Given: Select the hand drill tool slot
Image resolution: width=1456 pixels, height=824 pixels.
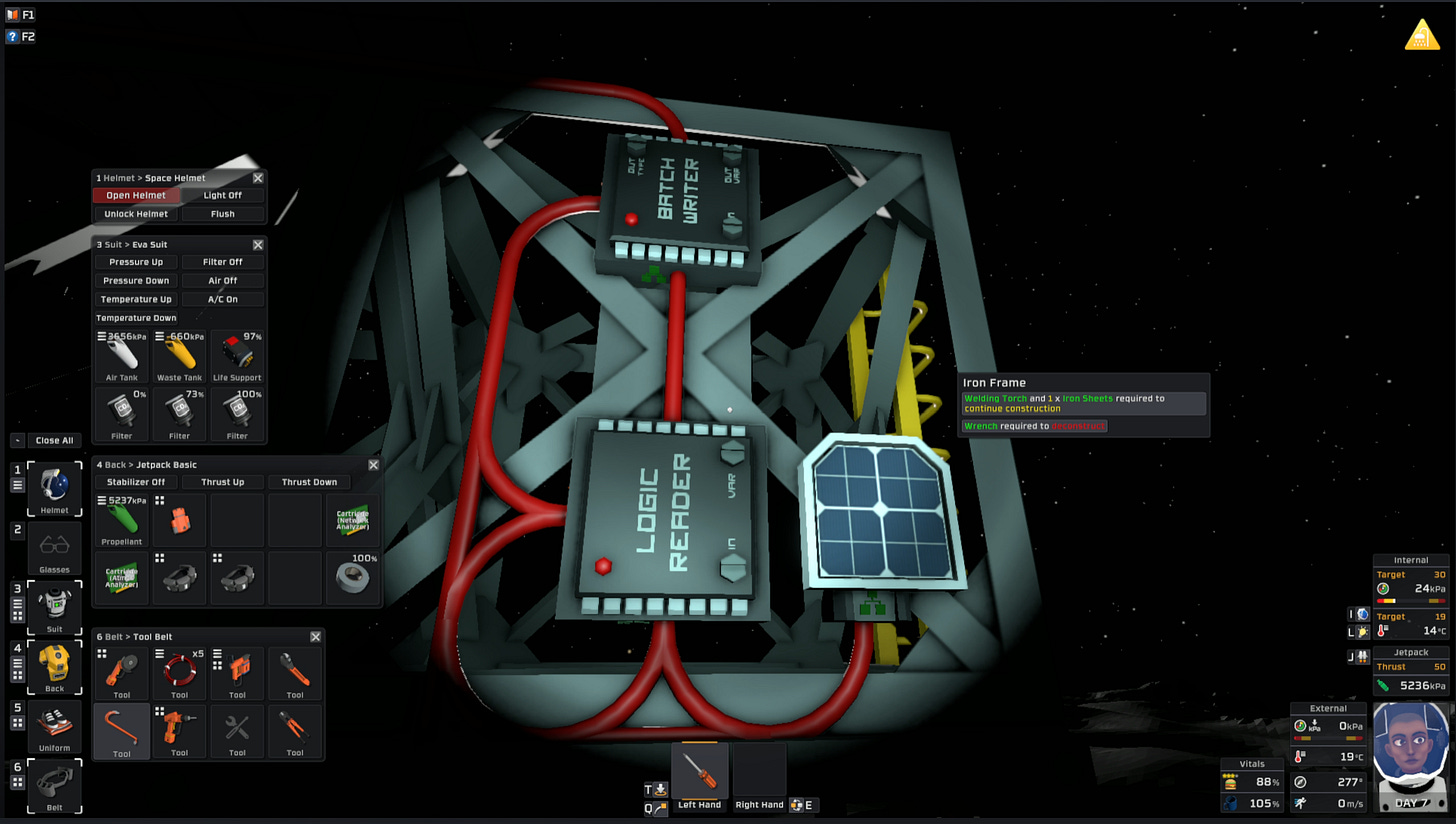Looking at the screenshot, I should point(179,728).
